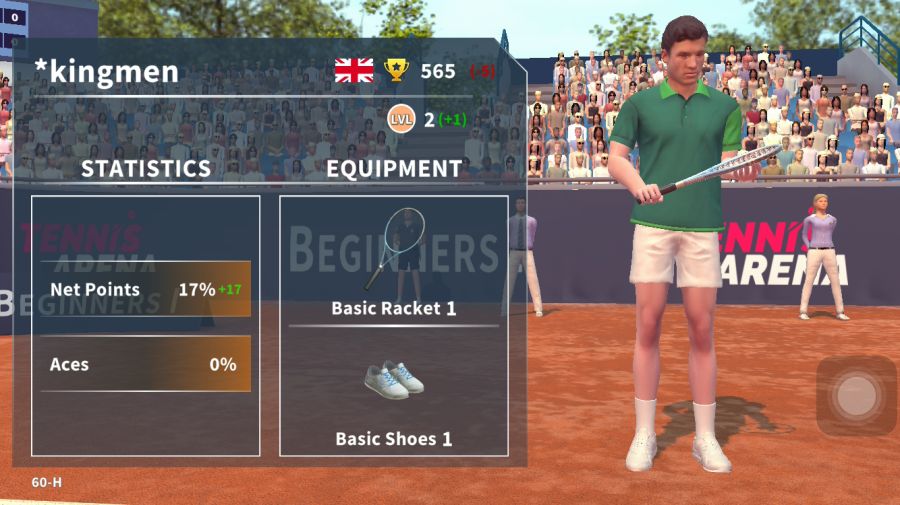This screenshot has height=505, width=900.
Task: Select the Basic Shoes 1 equipment slot
Action: 394,395
